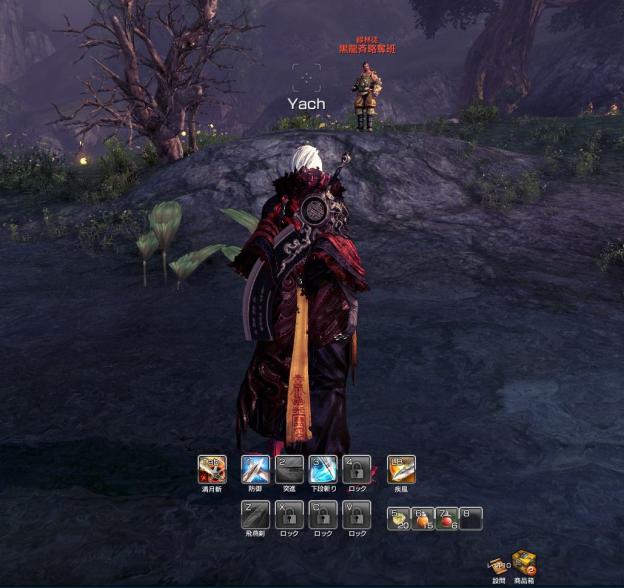The image size is (624, 588).
Task: Click the locked V skill slot
Action: click(x=357, y=515)
